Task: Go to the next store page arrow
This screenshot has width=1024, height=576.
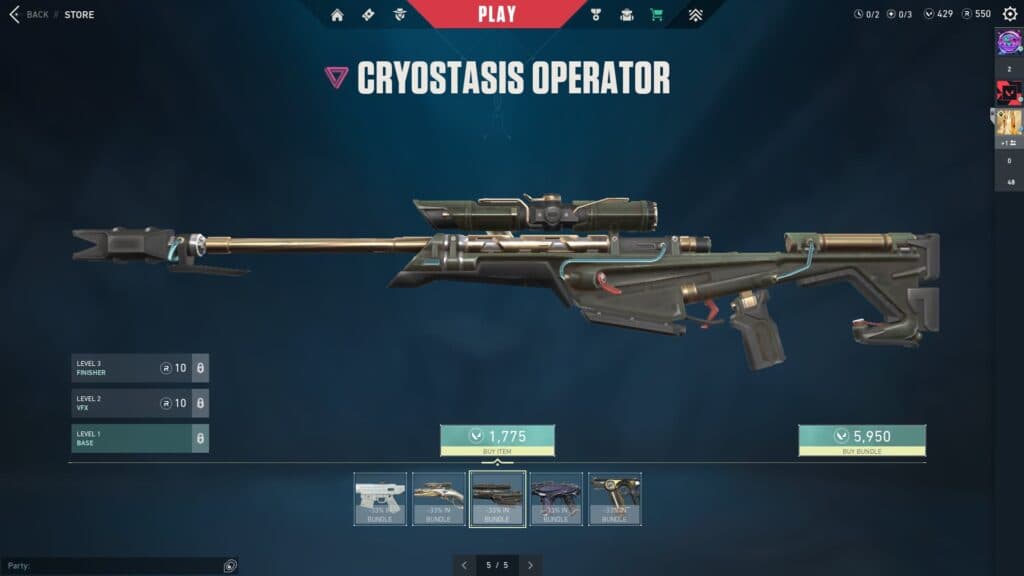Action: (x=530, y=565)
